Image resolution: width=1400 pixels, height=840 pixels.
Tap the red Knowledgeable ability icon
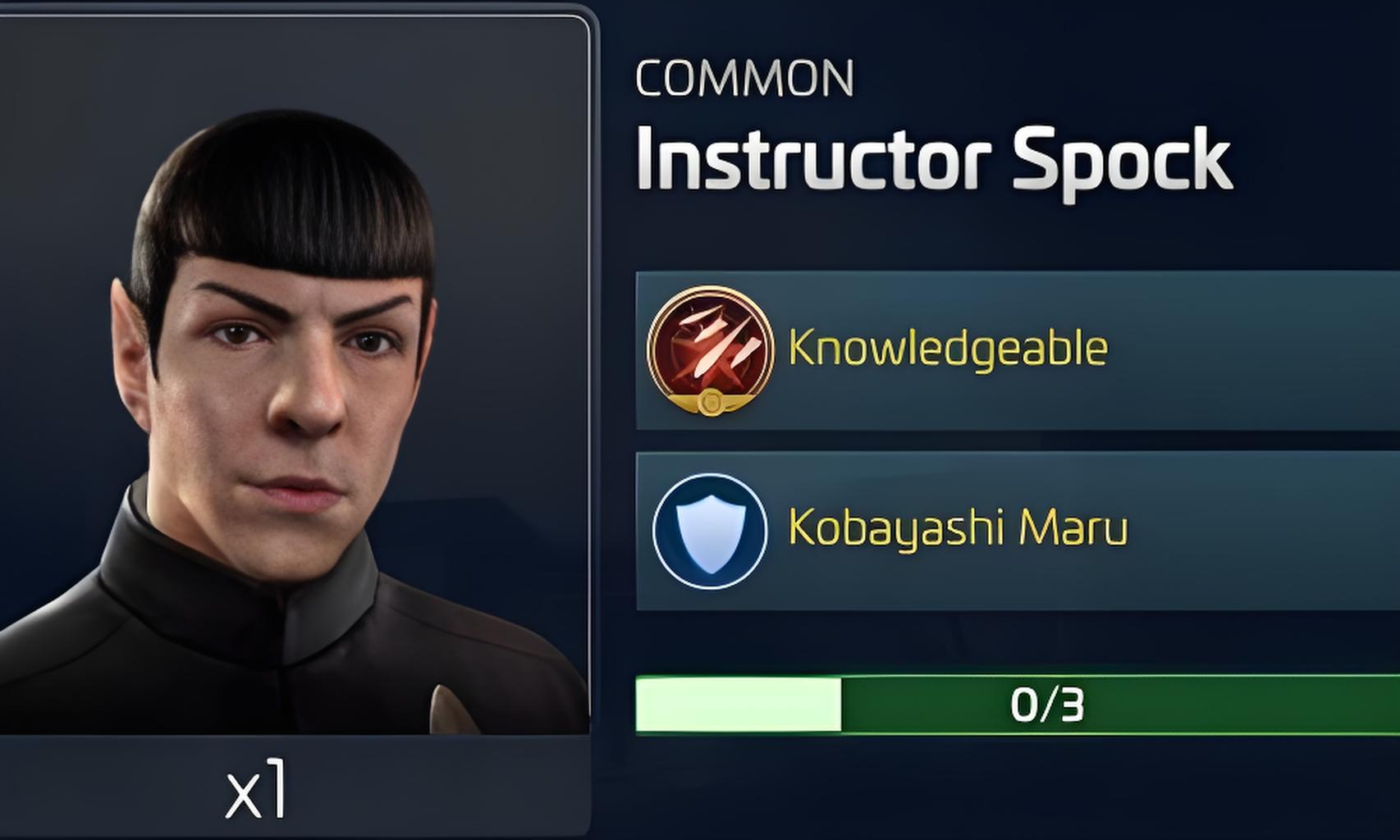(x=710, y=350)
